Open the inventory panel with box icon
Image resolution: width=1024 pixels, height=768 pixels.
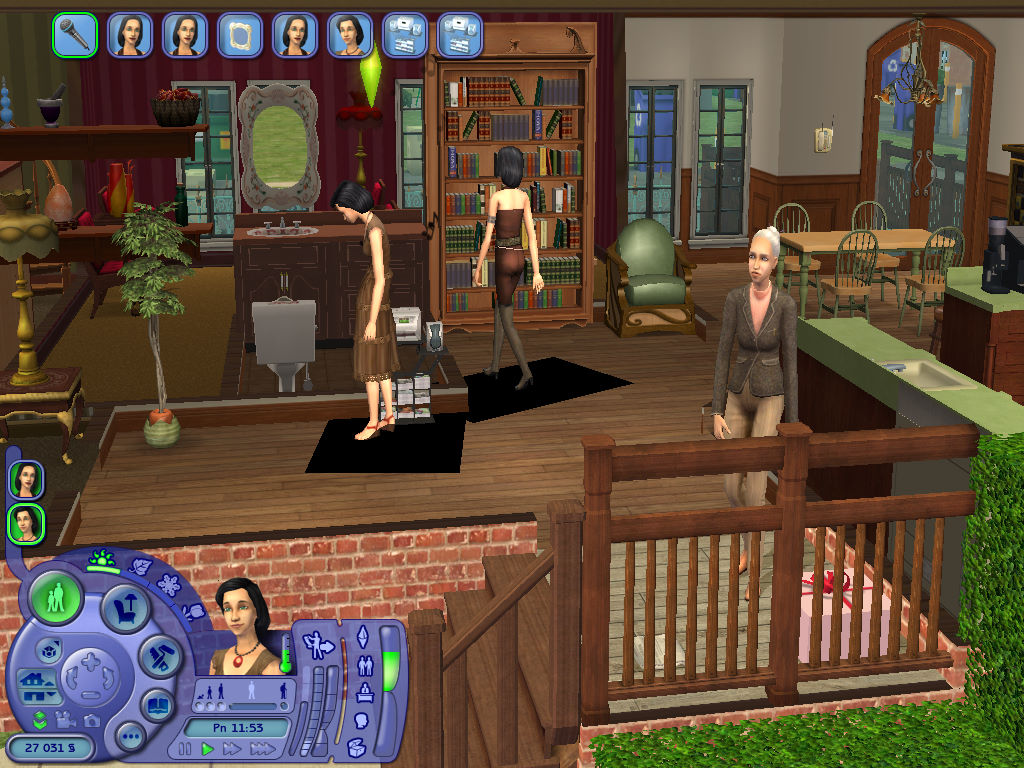(x=357, y=746)
